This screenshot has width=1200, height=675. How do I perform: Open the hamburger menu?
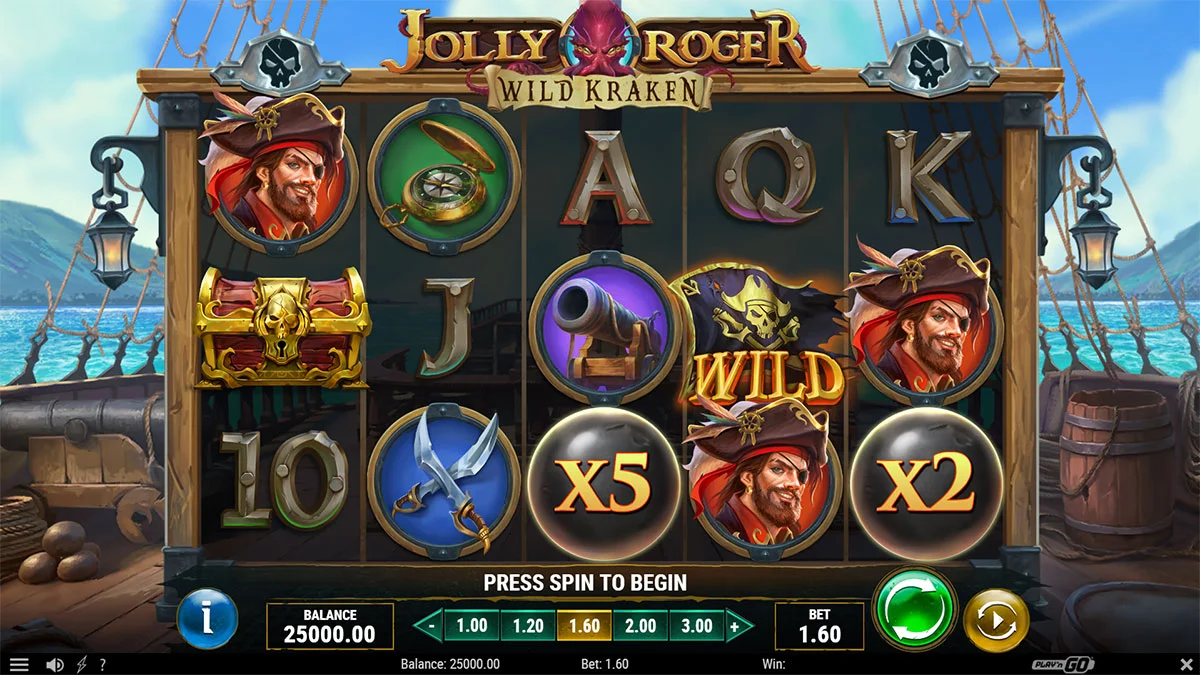click(x=19, y=664)
